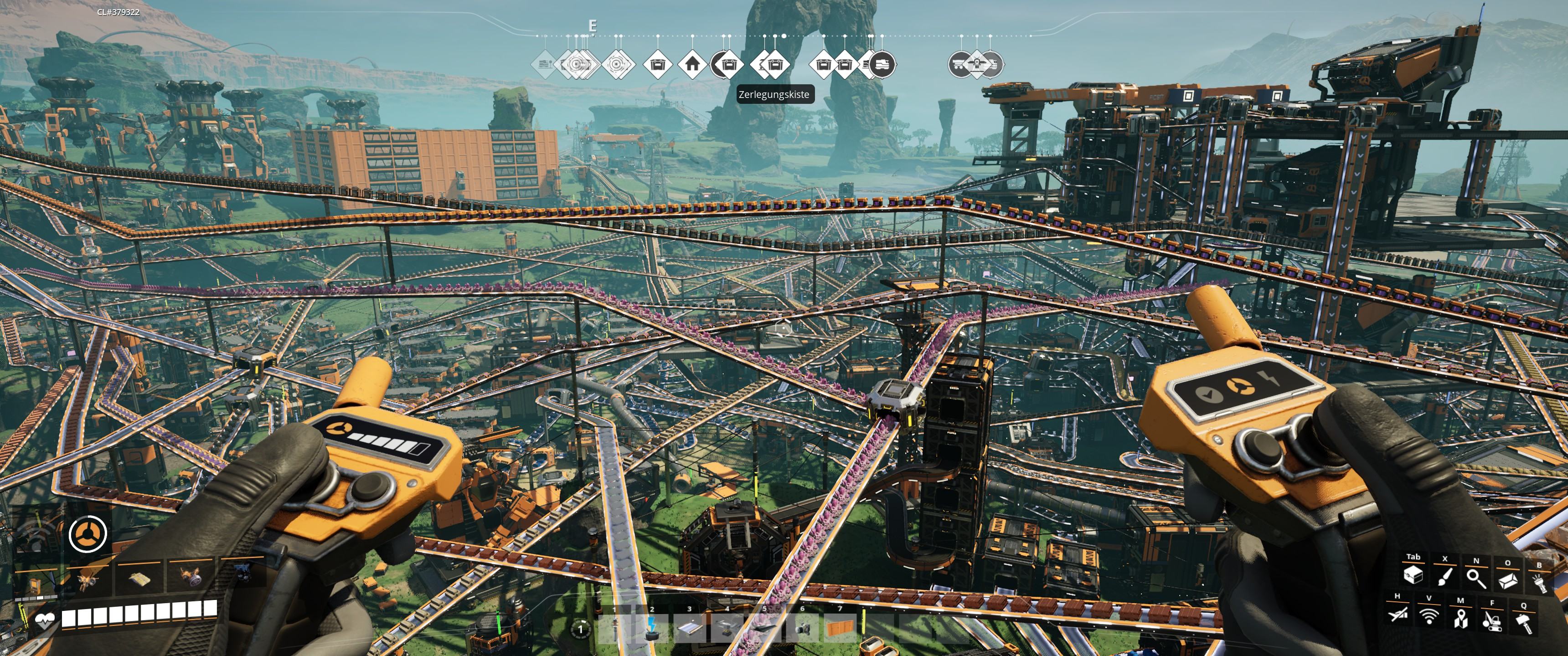The image size is (1568, 656).
Task: Click the hotbar number 1 selector dial
Action: 580,629
